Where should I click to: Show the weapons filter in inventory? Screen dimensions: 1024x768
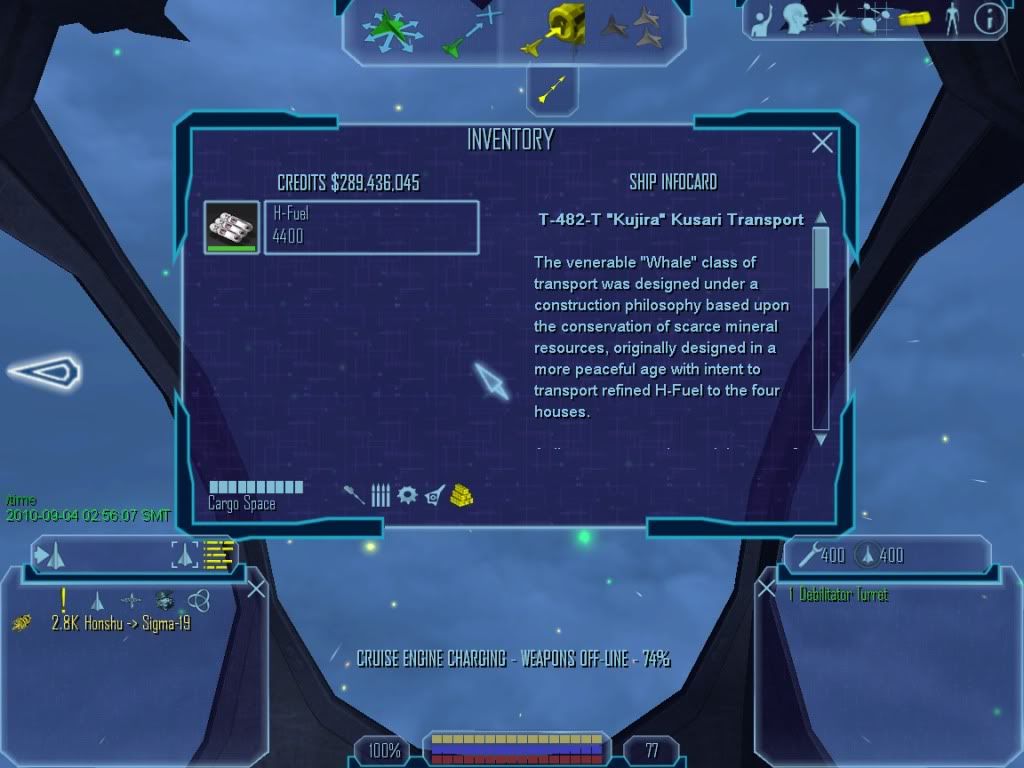(355, 495)
